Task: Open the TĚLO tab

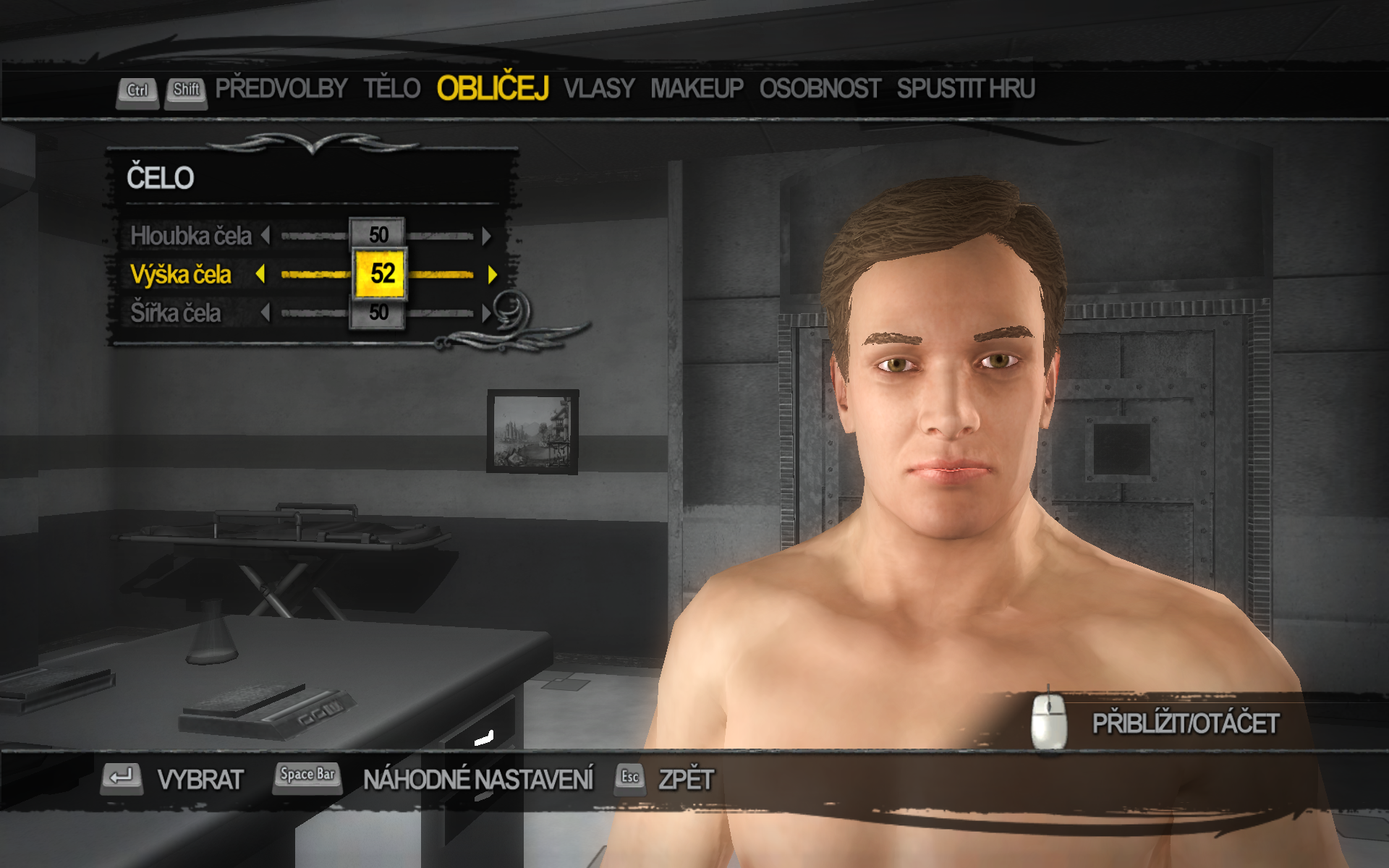Action: point(391,89)
